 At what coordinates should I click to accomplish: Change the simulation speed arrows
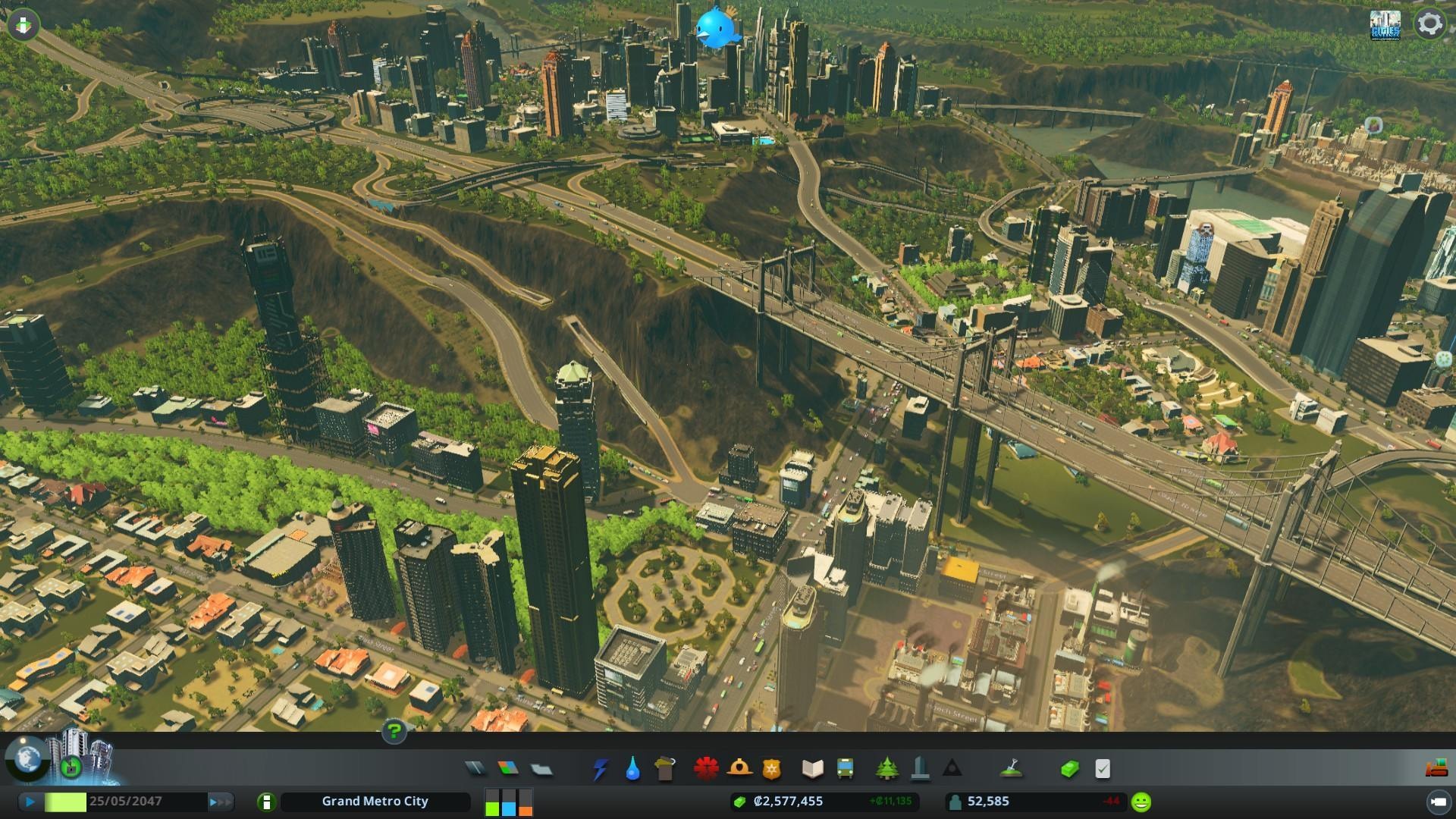click(220, 802)
